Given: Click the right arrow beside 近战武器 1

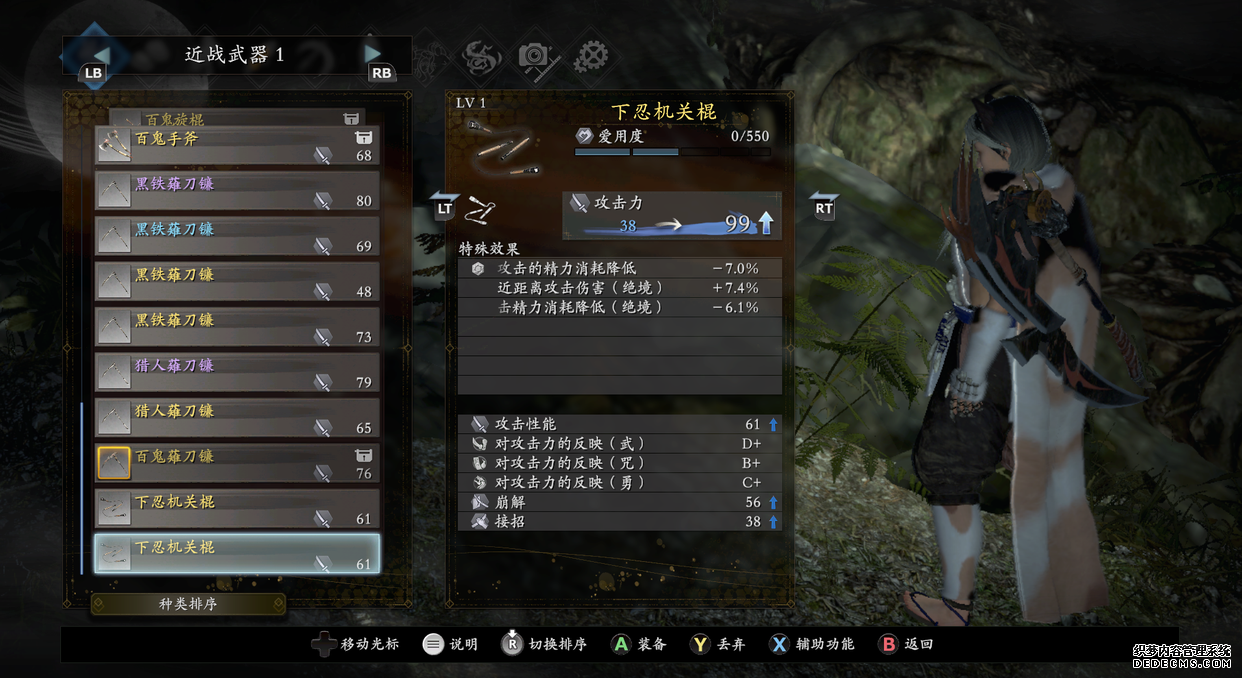Looking at the screenshot, I should (374, 54).
